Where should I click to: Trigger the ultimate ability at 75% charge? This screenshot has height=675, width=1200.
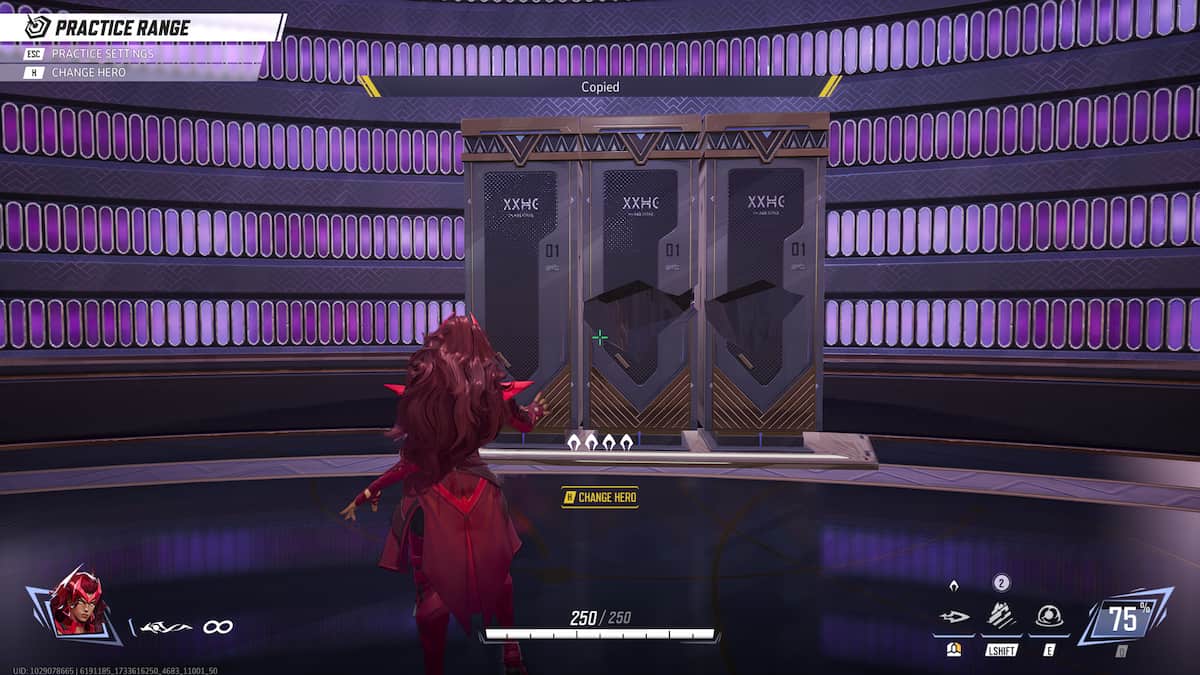pyautogui.click(x=1123, y=620)
